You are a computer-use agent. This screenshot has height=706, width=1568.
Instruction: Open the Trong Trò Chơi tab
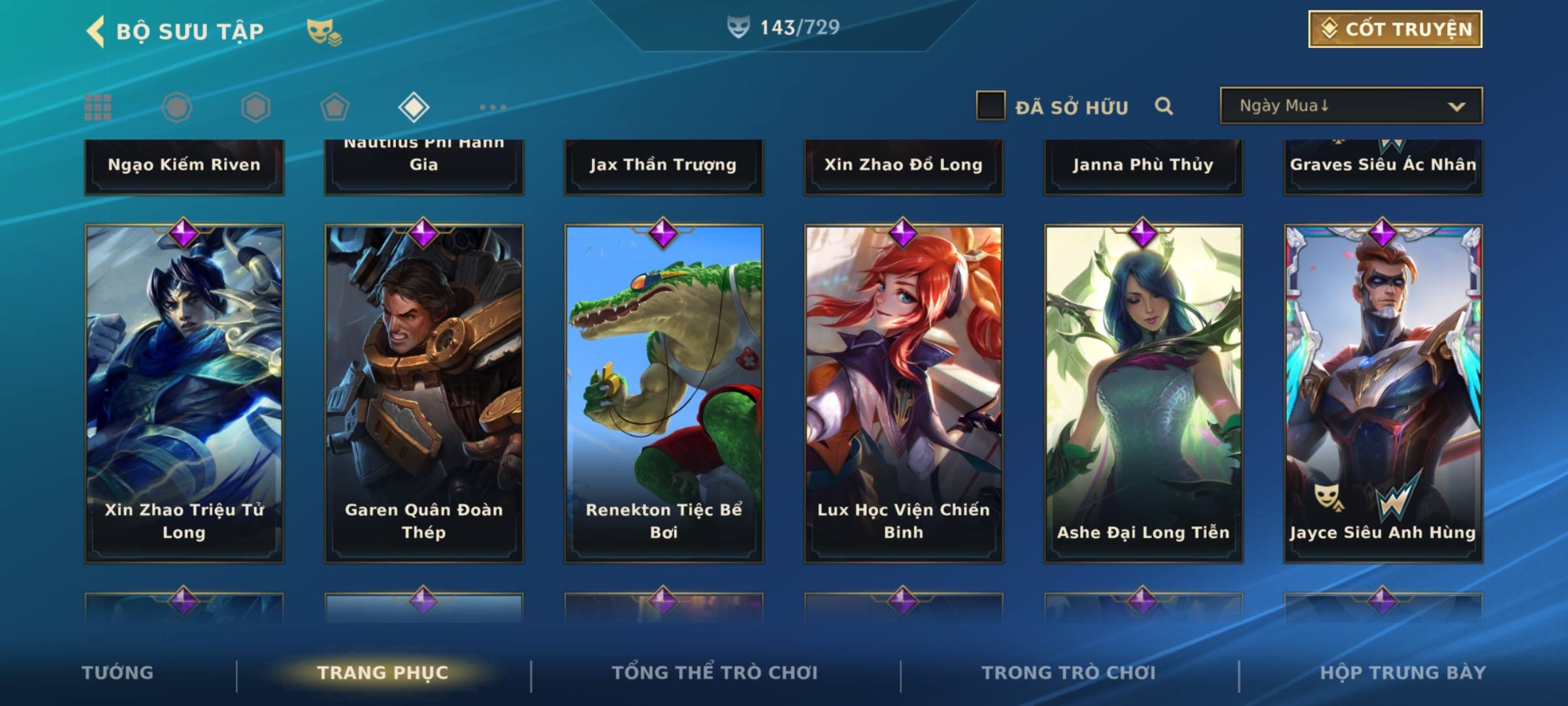tap(1069, 673)
